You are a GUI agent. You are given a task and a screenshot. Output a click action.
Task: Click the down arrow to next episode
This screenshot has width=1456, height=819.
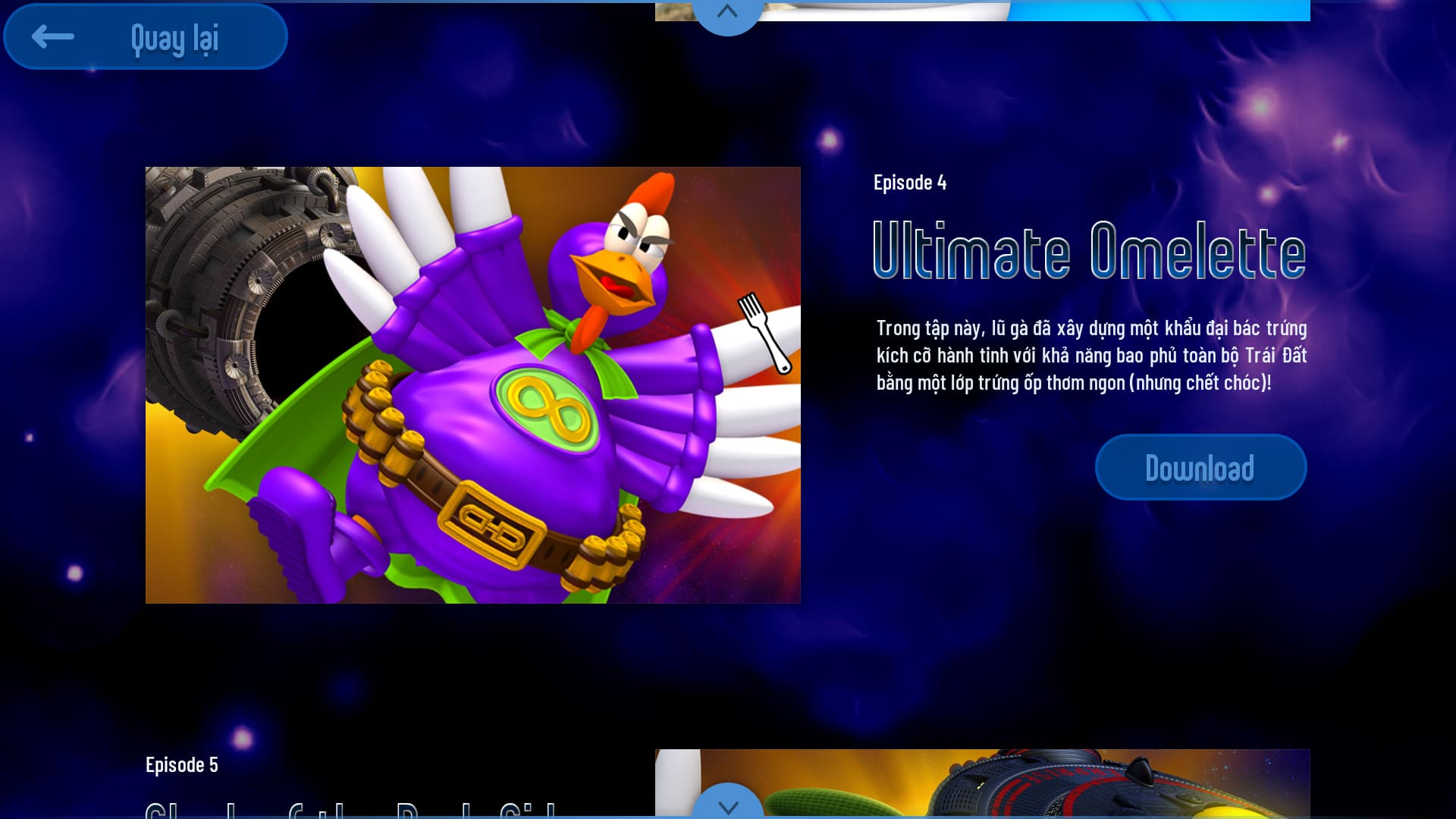tap(727, 805)
